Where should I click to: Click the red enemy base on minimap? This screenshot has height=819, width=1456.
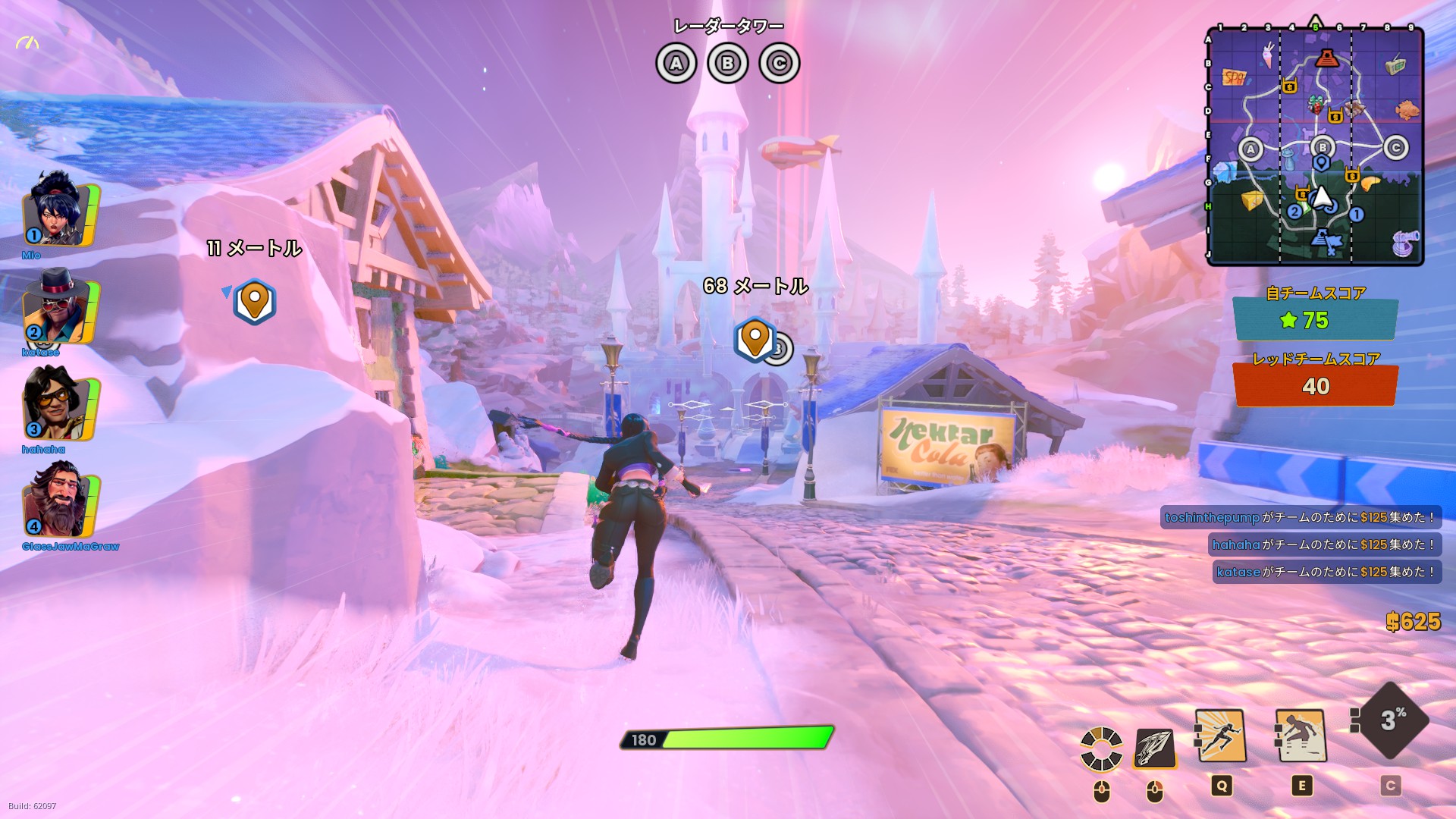pyautogui.click(x=1326, y=58)
